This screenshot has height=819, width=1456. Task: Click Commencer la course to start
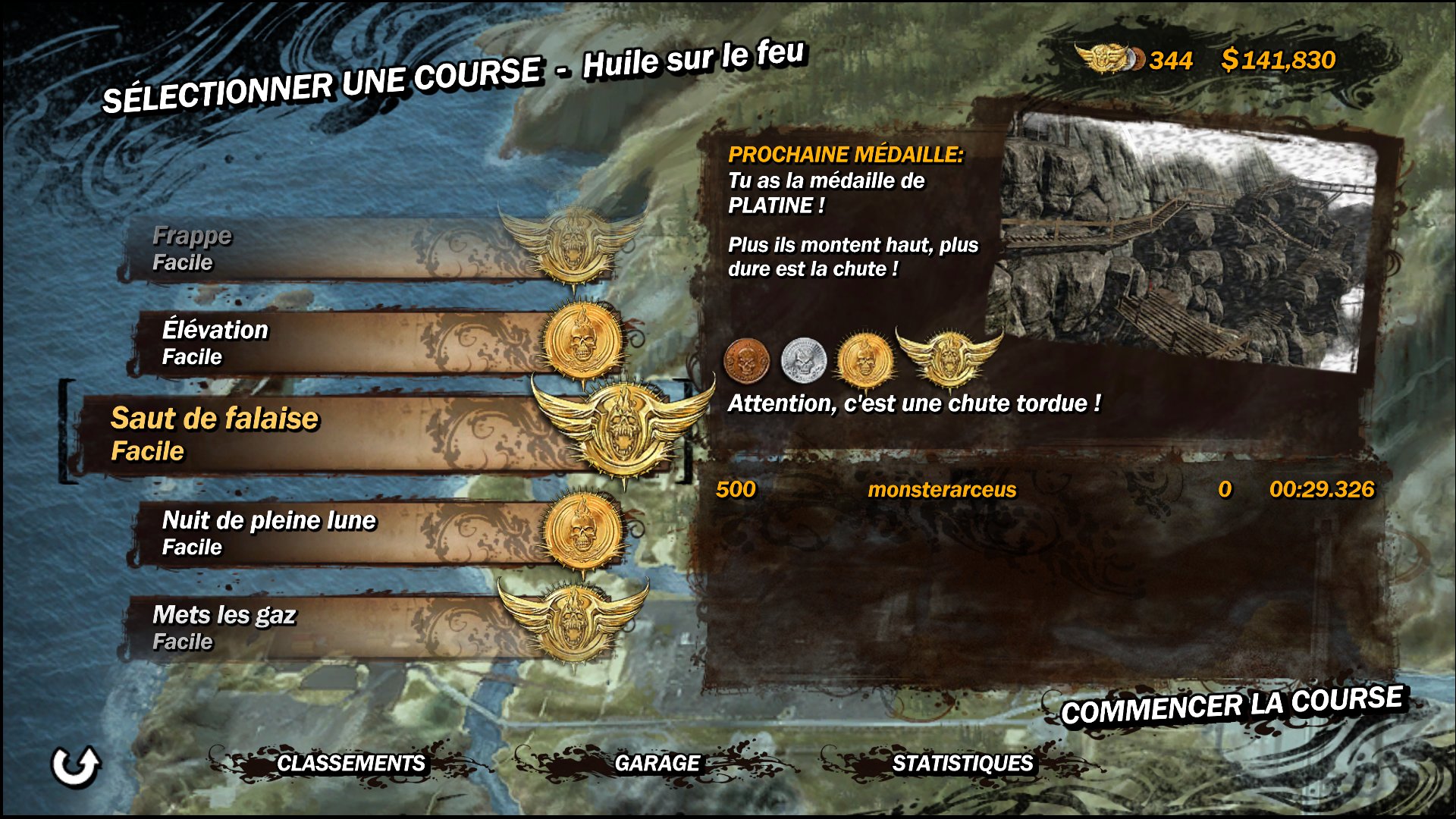tap(1232, 706)
